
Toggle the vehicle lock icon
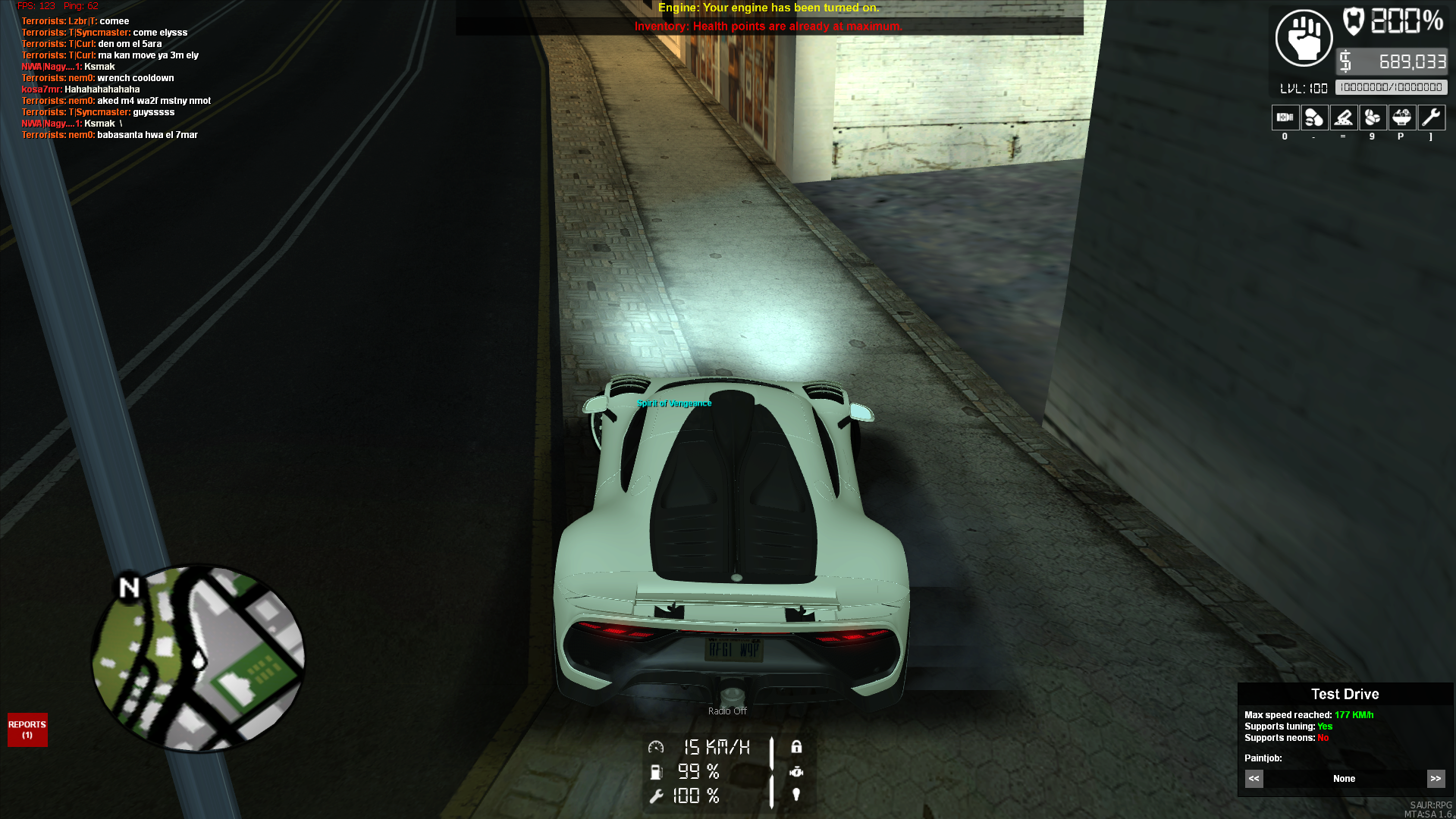pyautogui.click(x=796, y=747)
